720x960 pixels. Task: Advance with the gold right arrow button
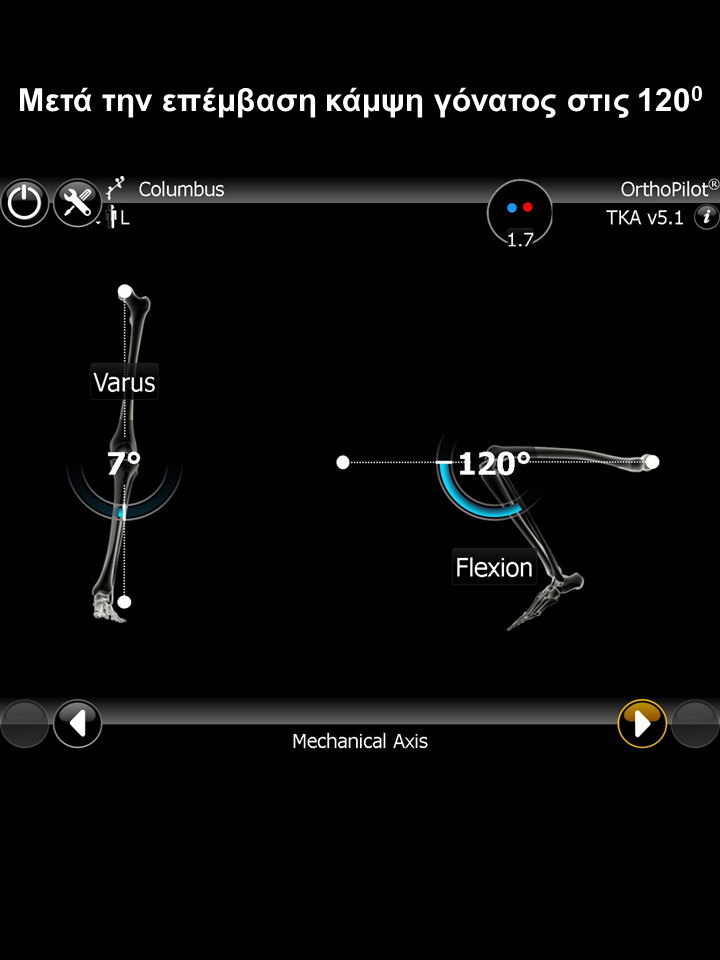[642, 723]
